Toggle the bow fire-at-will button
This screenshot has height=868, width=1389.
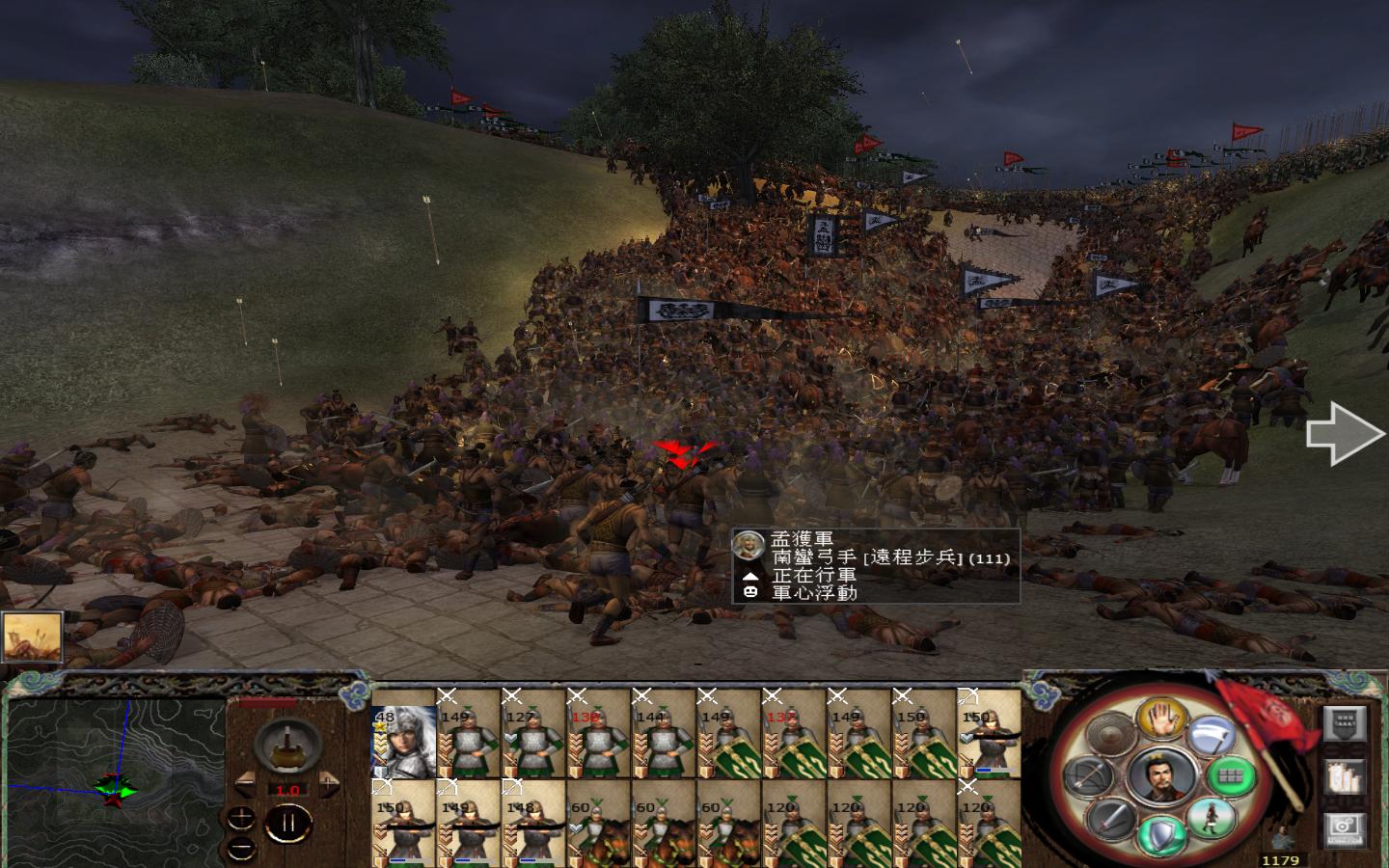click(1089, 776)
